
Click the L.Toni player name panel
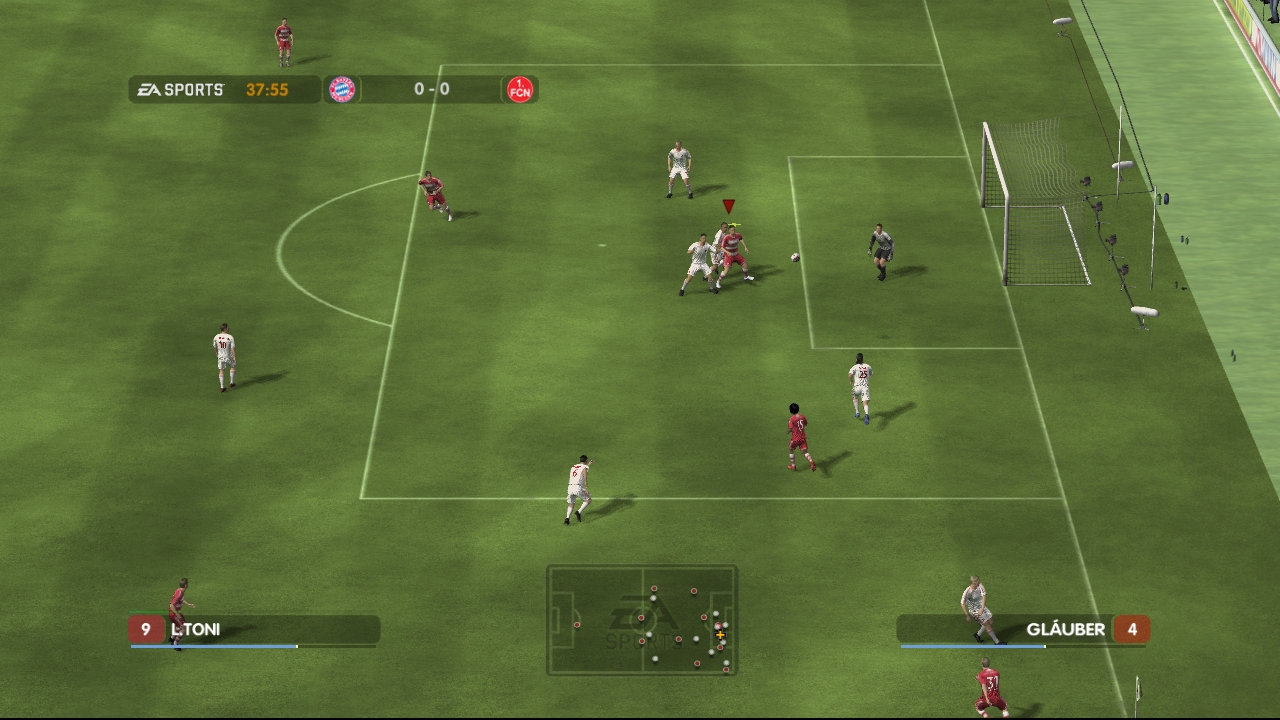[x=254, y=630]
